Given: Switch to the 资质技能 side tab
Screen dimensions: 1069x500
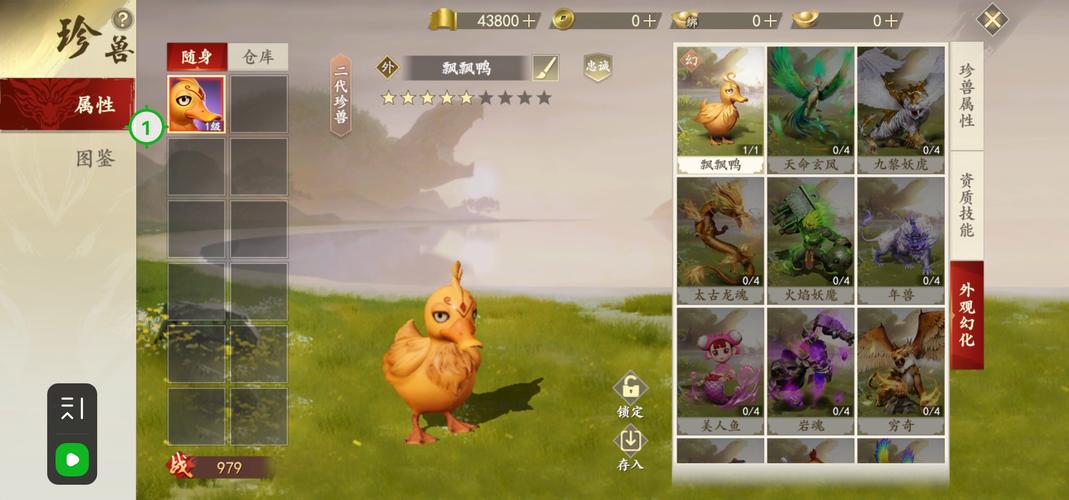Looking at the screenshot, I should point(967,206).
